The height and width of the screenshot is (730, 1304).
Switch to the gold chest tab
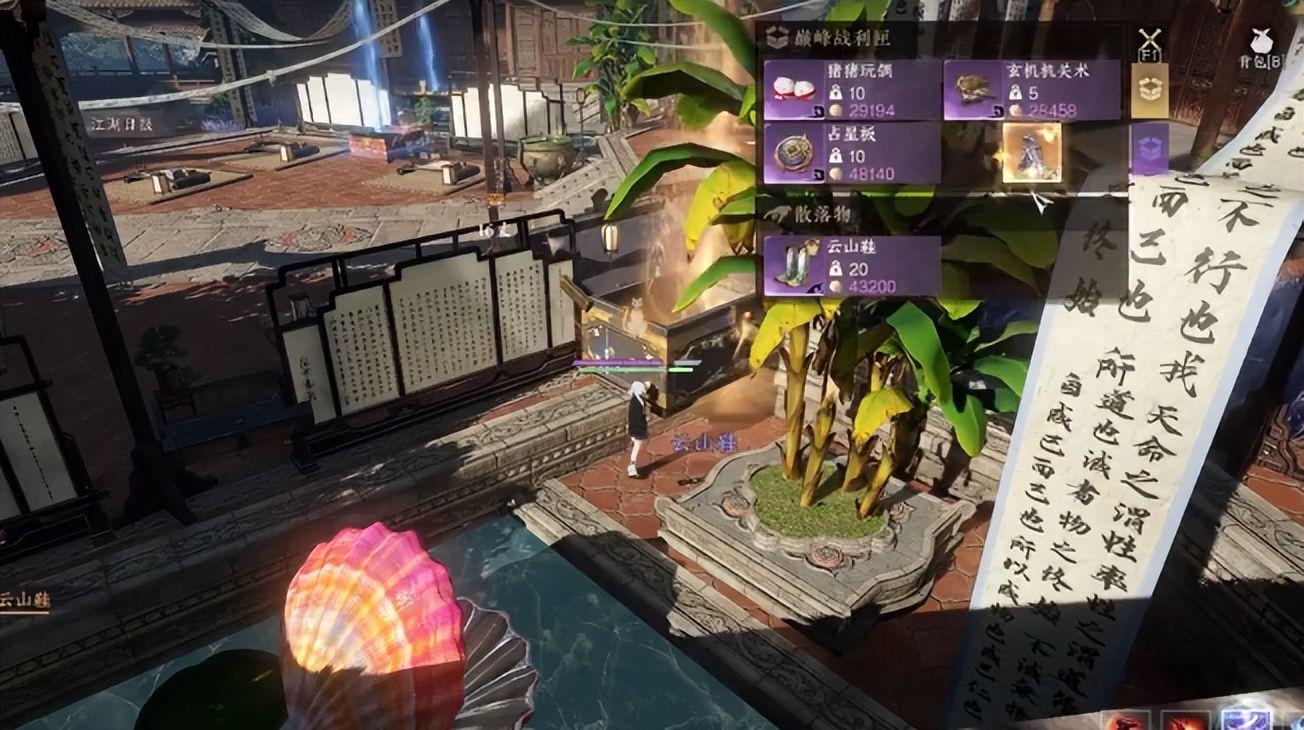coord(1149,91)
